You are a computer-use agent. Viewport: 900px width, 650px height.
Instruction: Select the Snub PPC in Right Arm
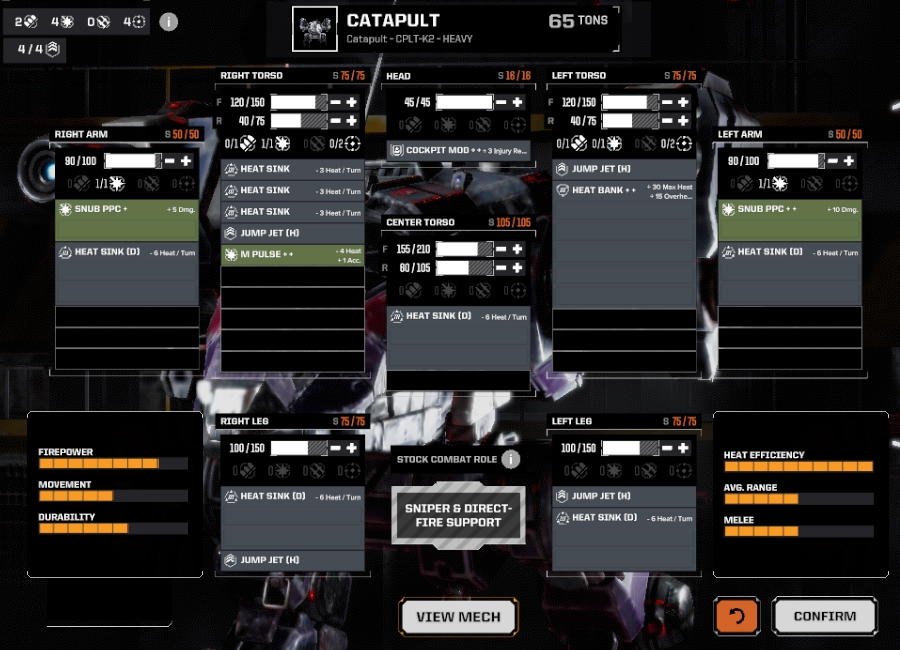(x=127, y=209)
